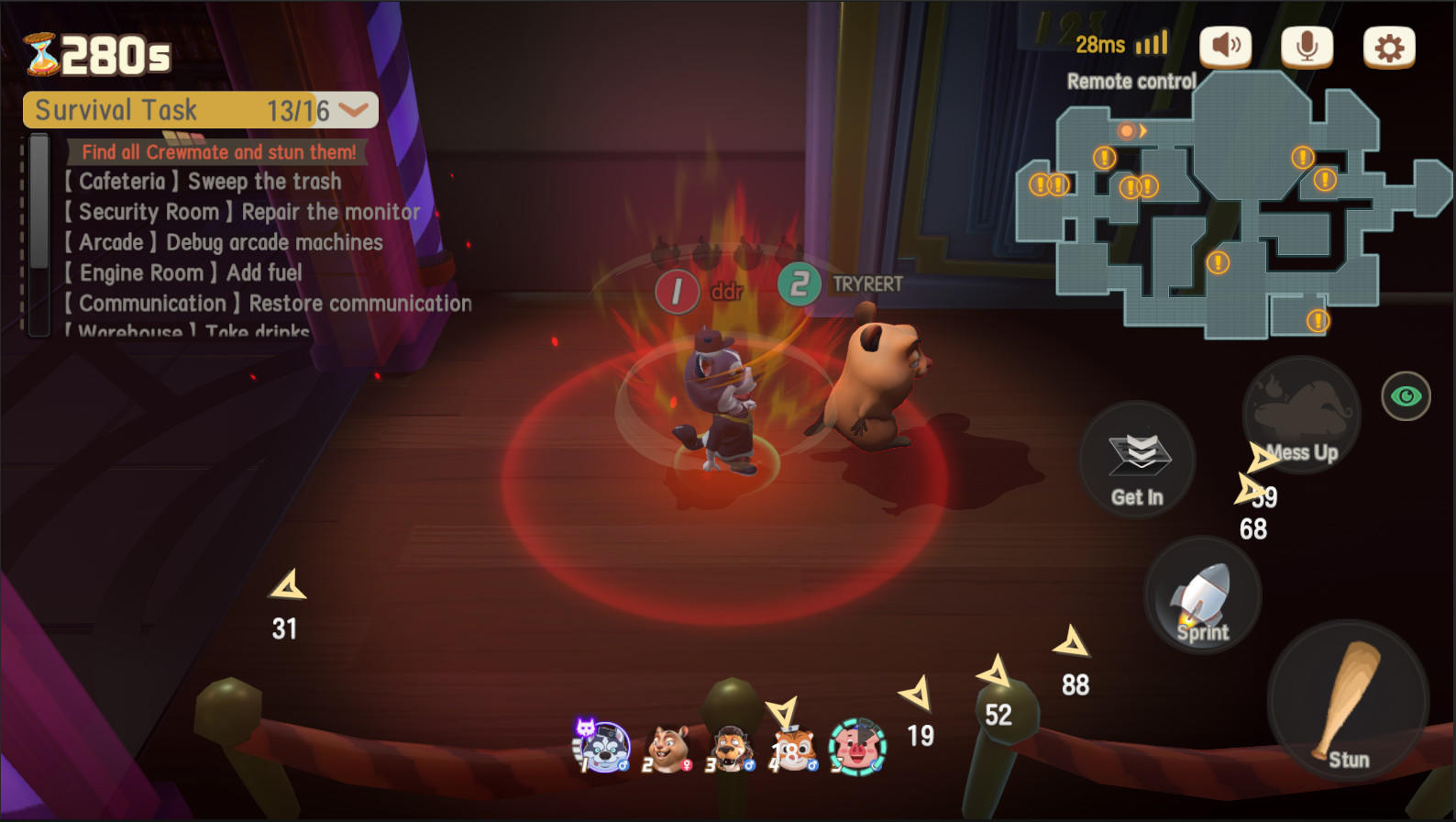Click the 'Find all Crewmate' banner
This screenshot has height=822, width=1456.
pyautogui.click(x=220, y=152)
